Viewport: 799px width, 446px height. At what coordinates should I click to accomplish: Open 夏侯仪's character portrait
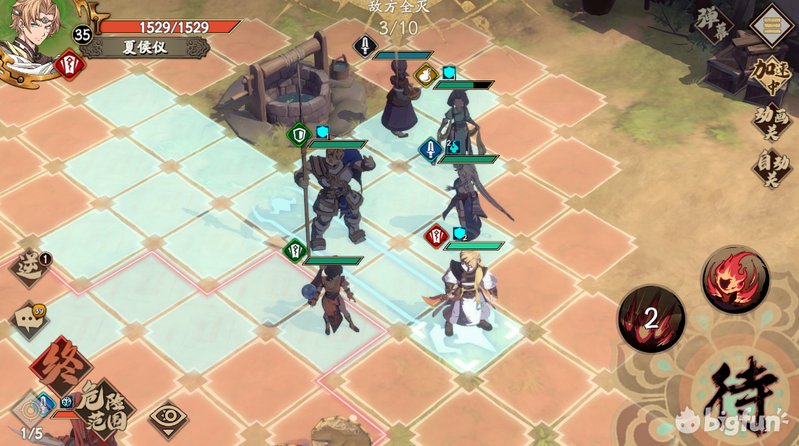point(32,30)
